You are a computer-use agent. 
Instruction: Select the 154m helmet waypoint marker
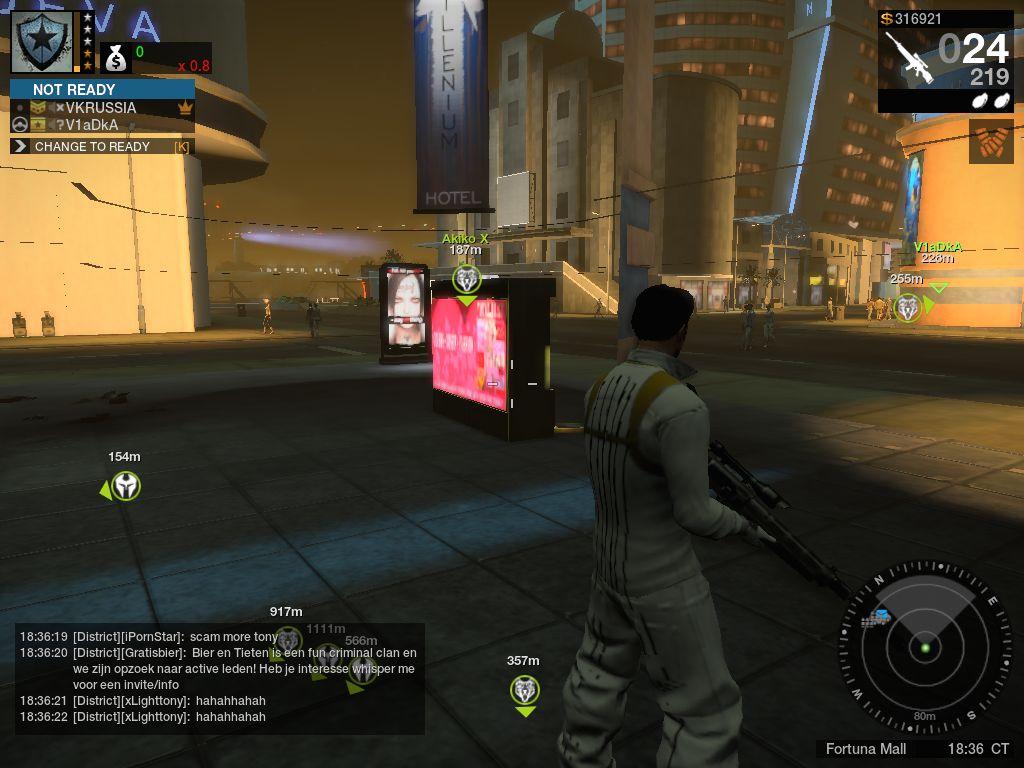pyautogui.click(x=126, y=487)
